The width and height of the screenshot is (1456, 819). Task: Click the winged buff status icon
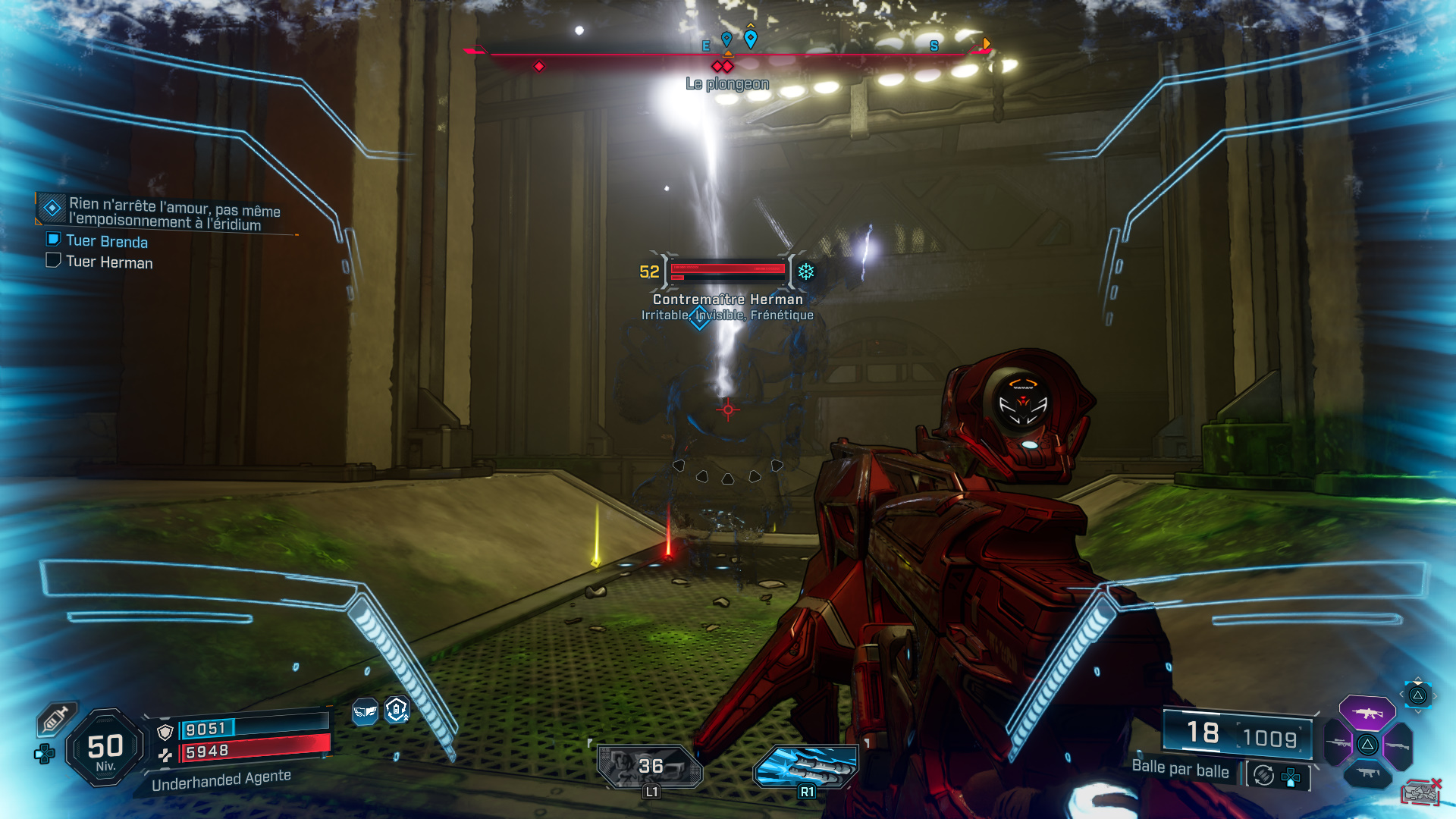coord(365,711)
